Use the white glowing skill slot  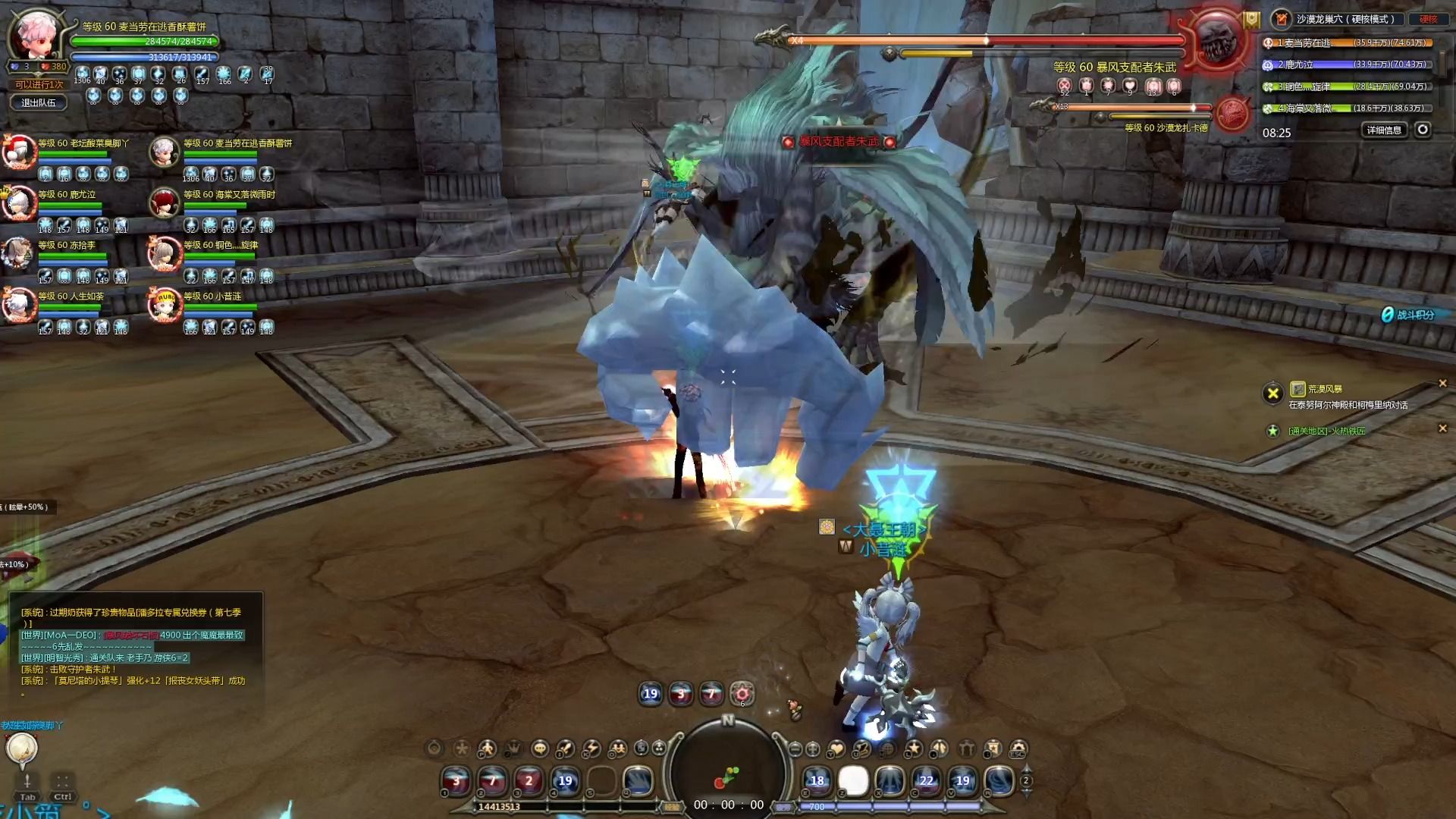(x=853, y=781)
